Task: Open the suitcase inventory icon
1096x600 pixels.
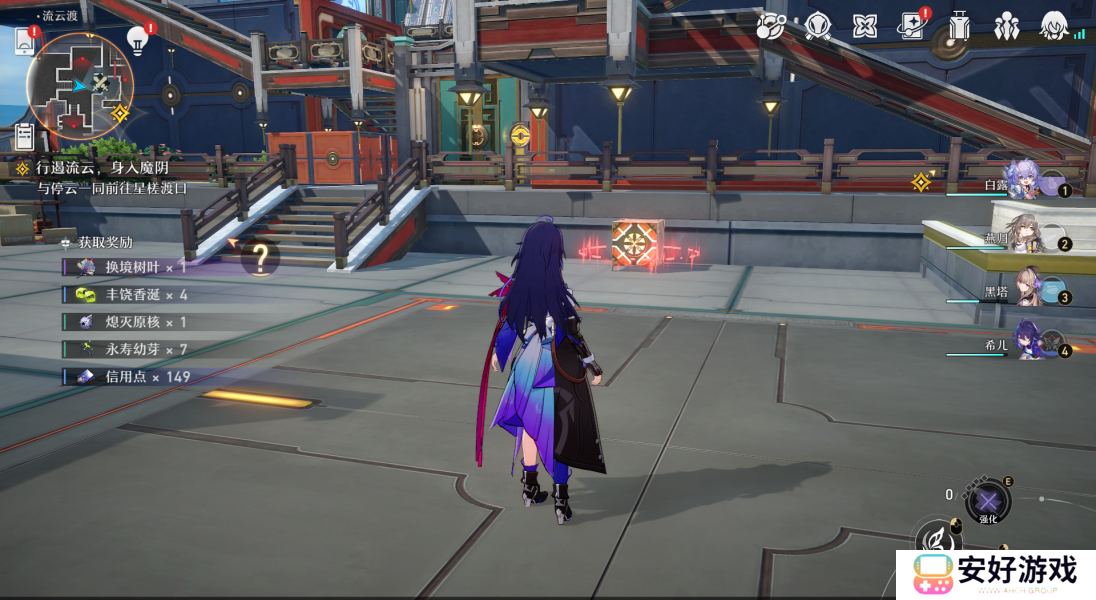Action: click(x=960, y=27)
